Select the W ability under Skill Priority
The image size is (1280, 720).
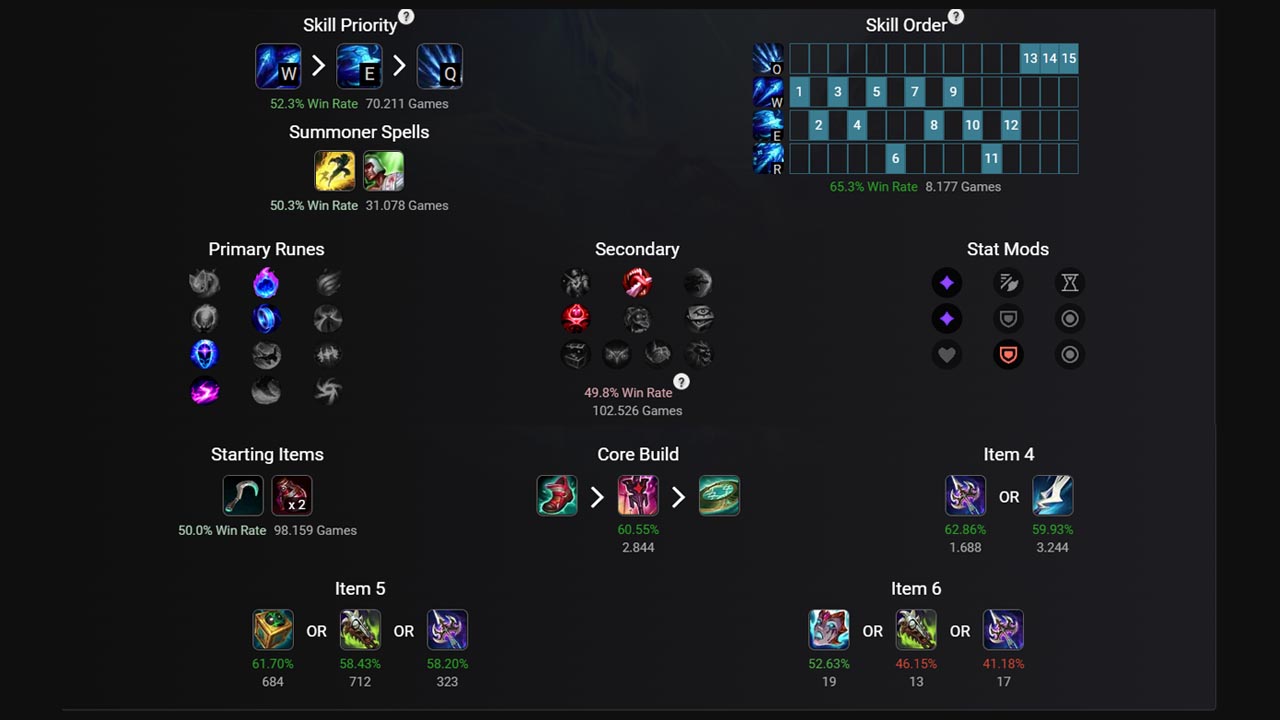(278, 66)
